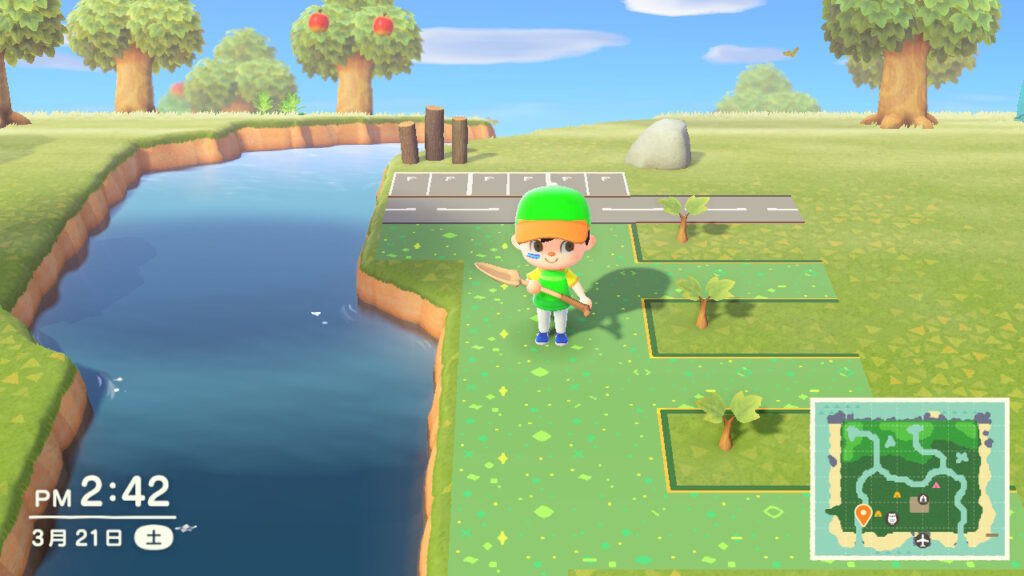Open the island minimap

click(909, 478)
